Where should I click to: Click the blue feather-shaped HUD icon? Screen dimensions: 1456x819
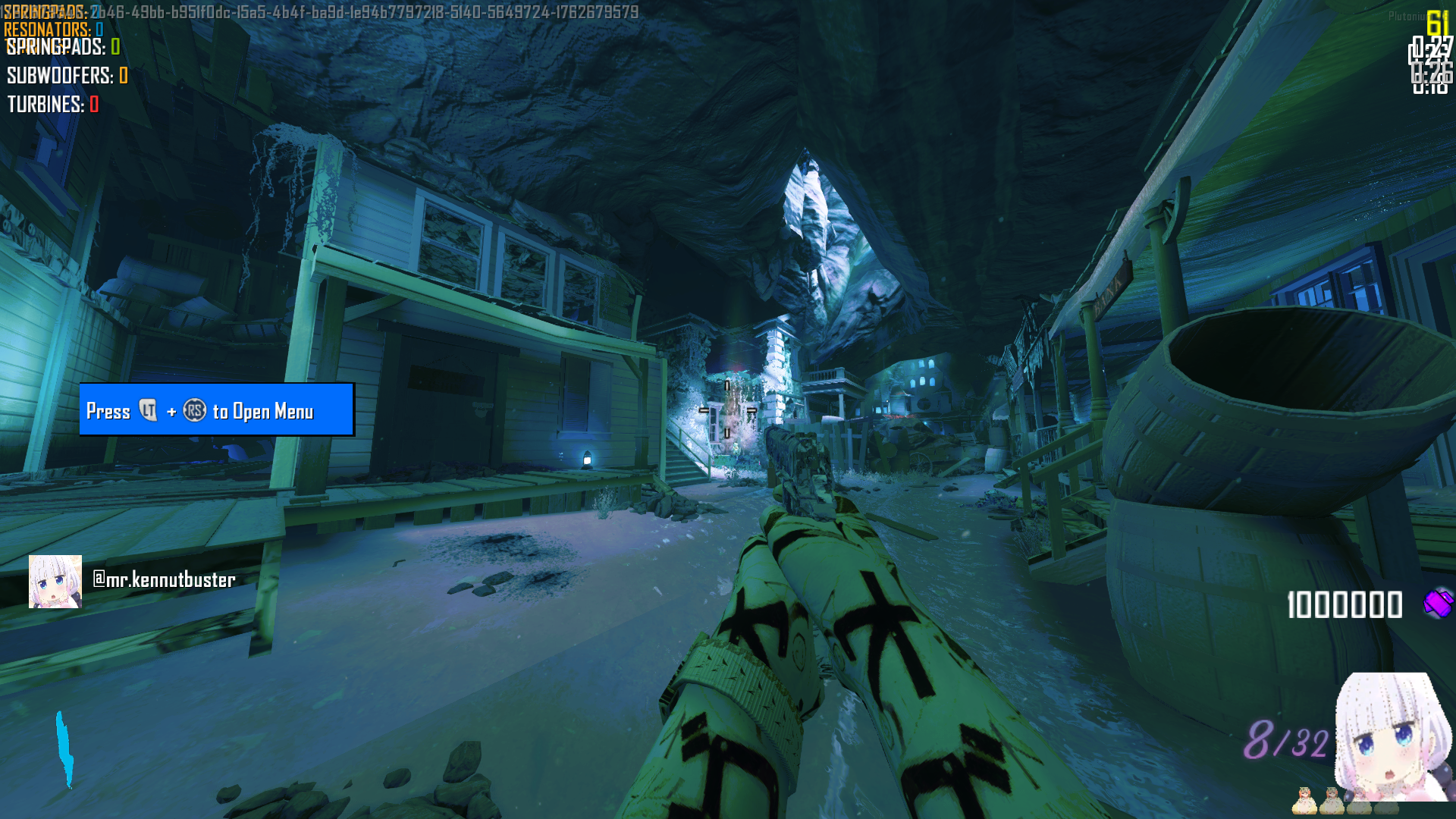click(x=65, y=749)
